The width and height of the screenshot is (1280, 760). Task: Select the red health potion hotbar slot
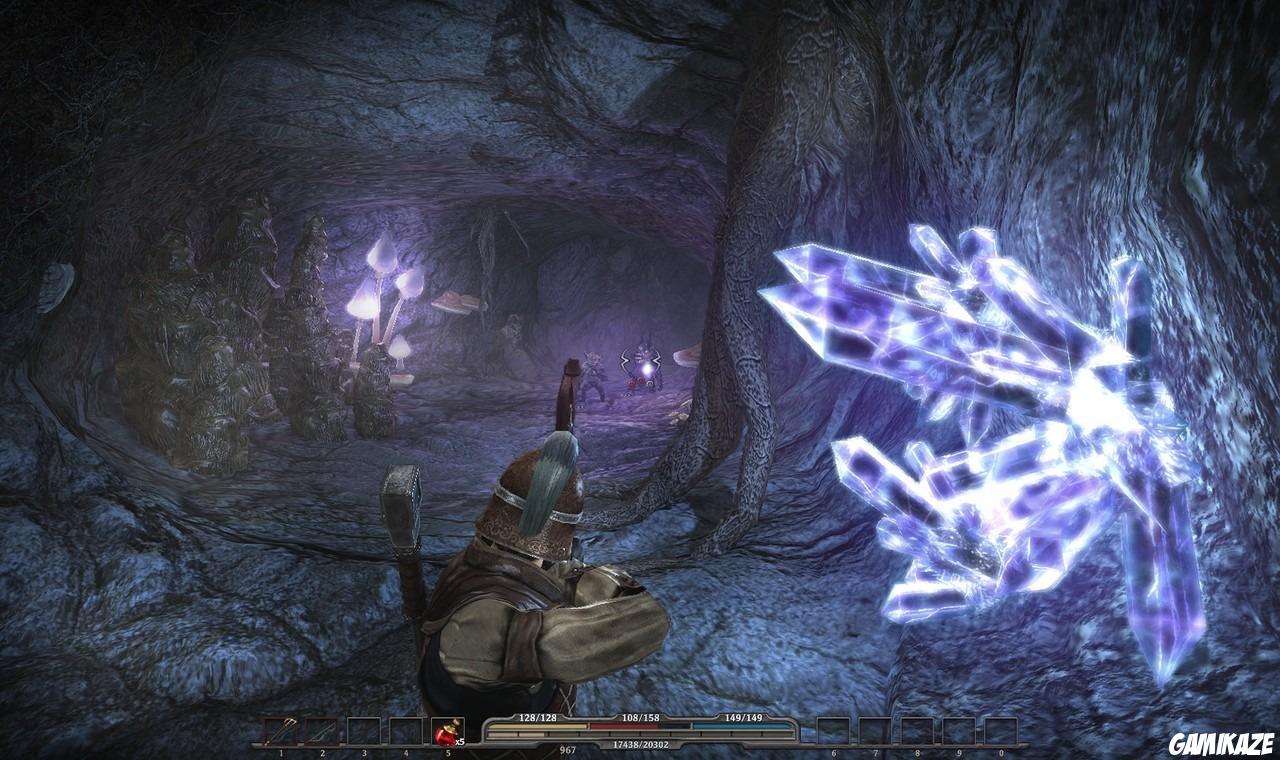(447, 732)
